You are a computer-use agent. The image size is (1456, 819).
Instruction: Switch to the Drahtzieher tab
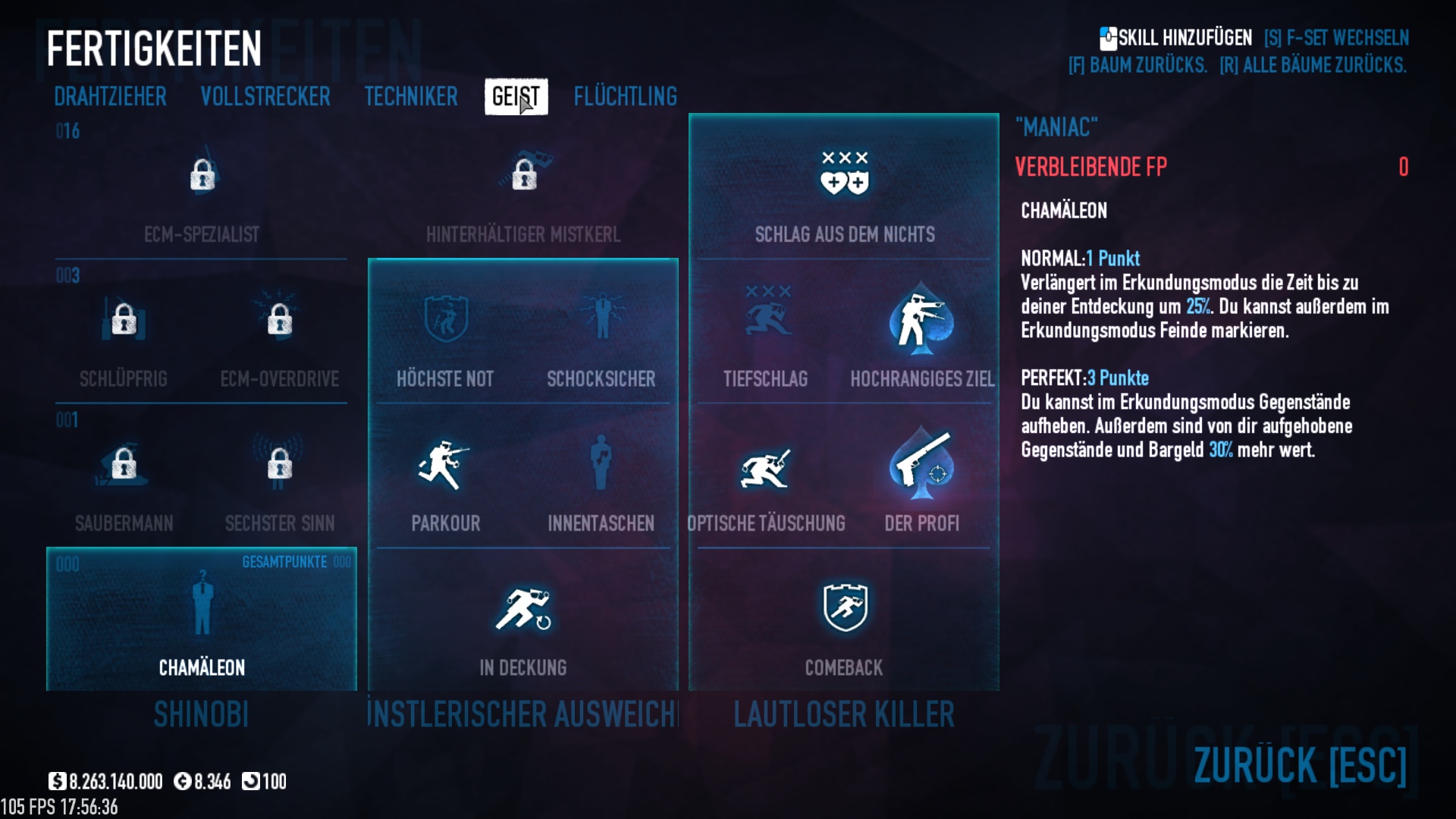(110, 96)
